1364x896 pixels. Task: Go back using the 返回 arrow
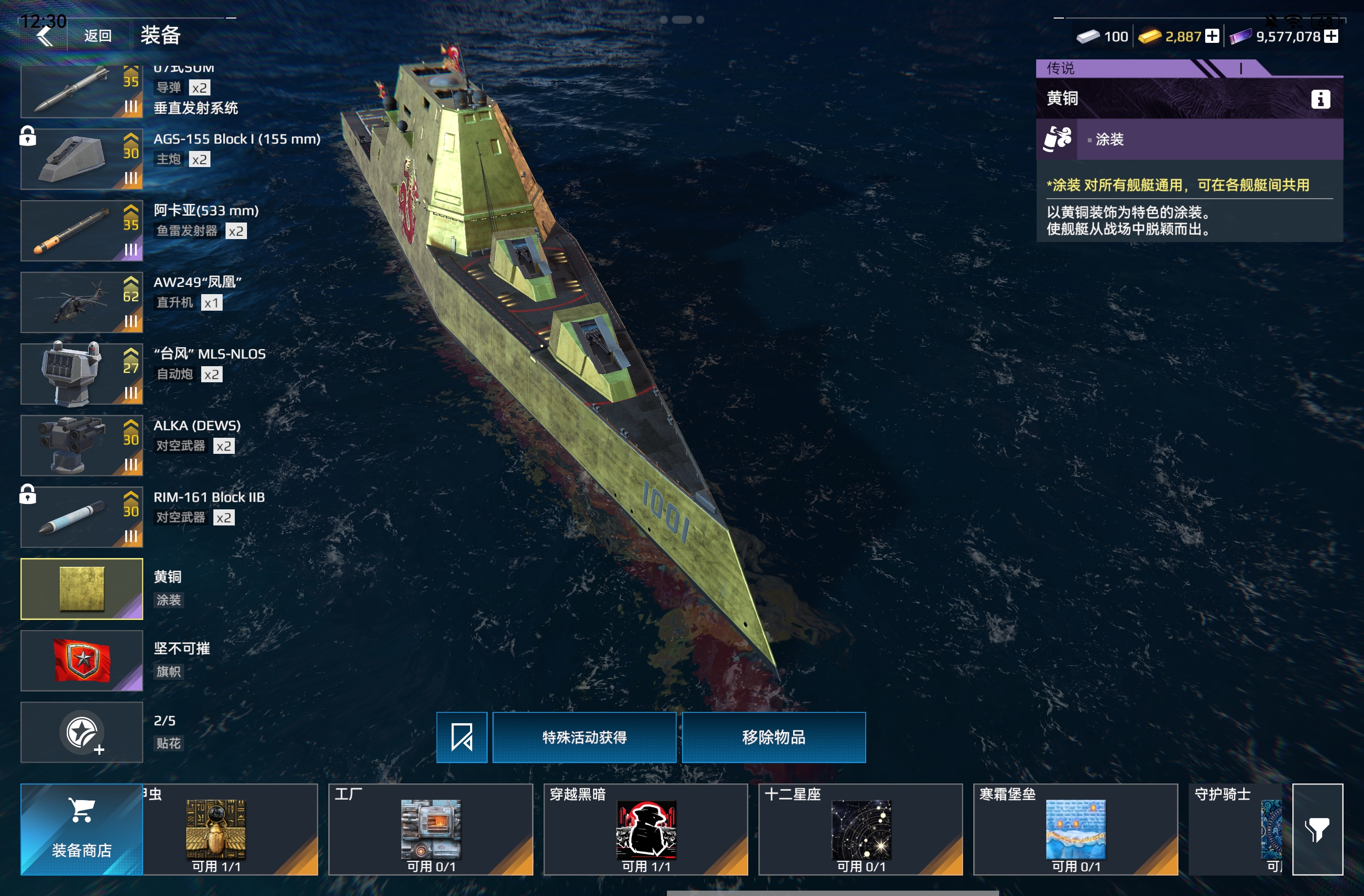(x=46, y=36)
